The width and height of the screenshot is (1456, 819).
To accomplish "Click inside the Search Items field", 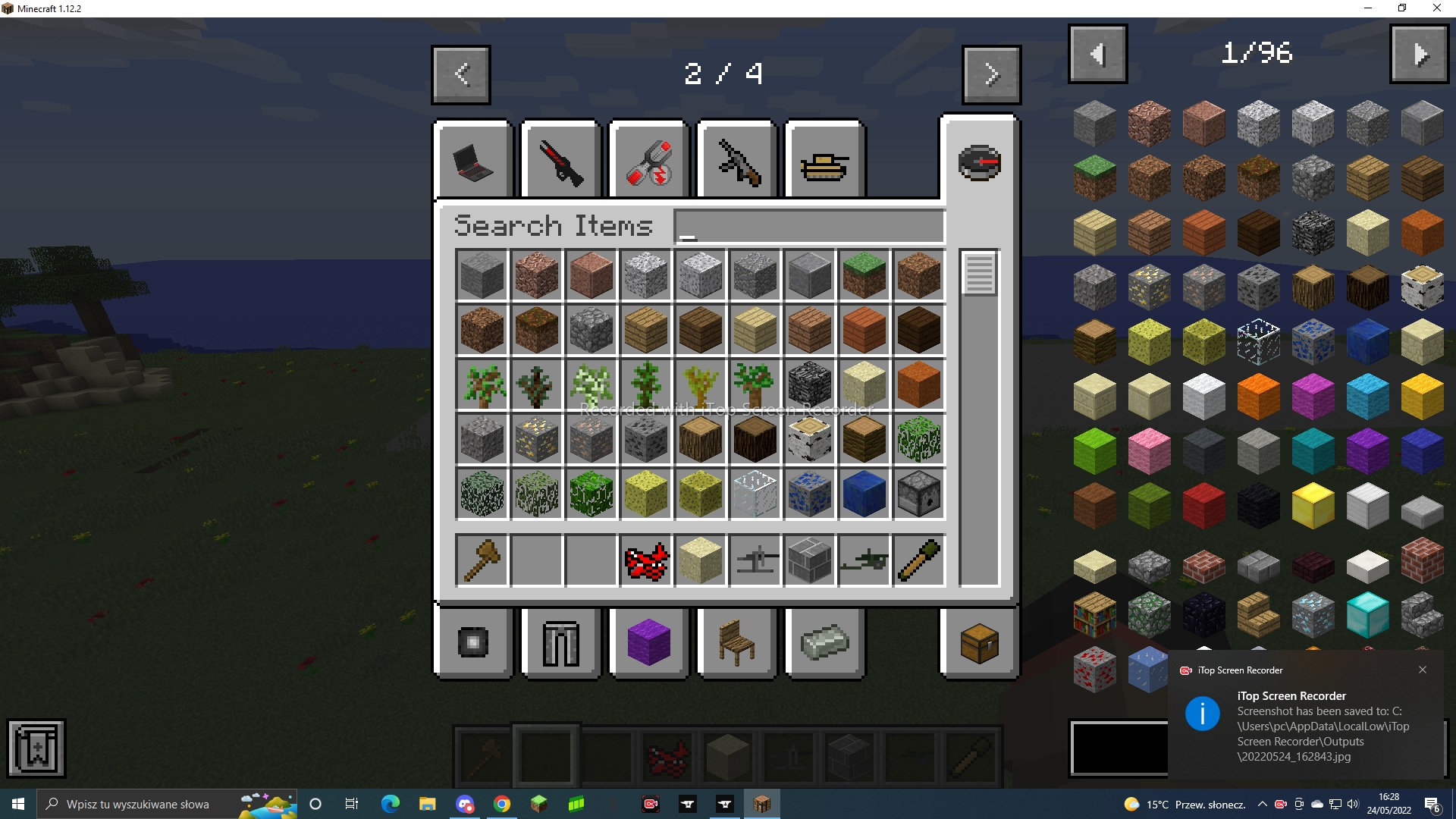I will coord(808,225).
